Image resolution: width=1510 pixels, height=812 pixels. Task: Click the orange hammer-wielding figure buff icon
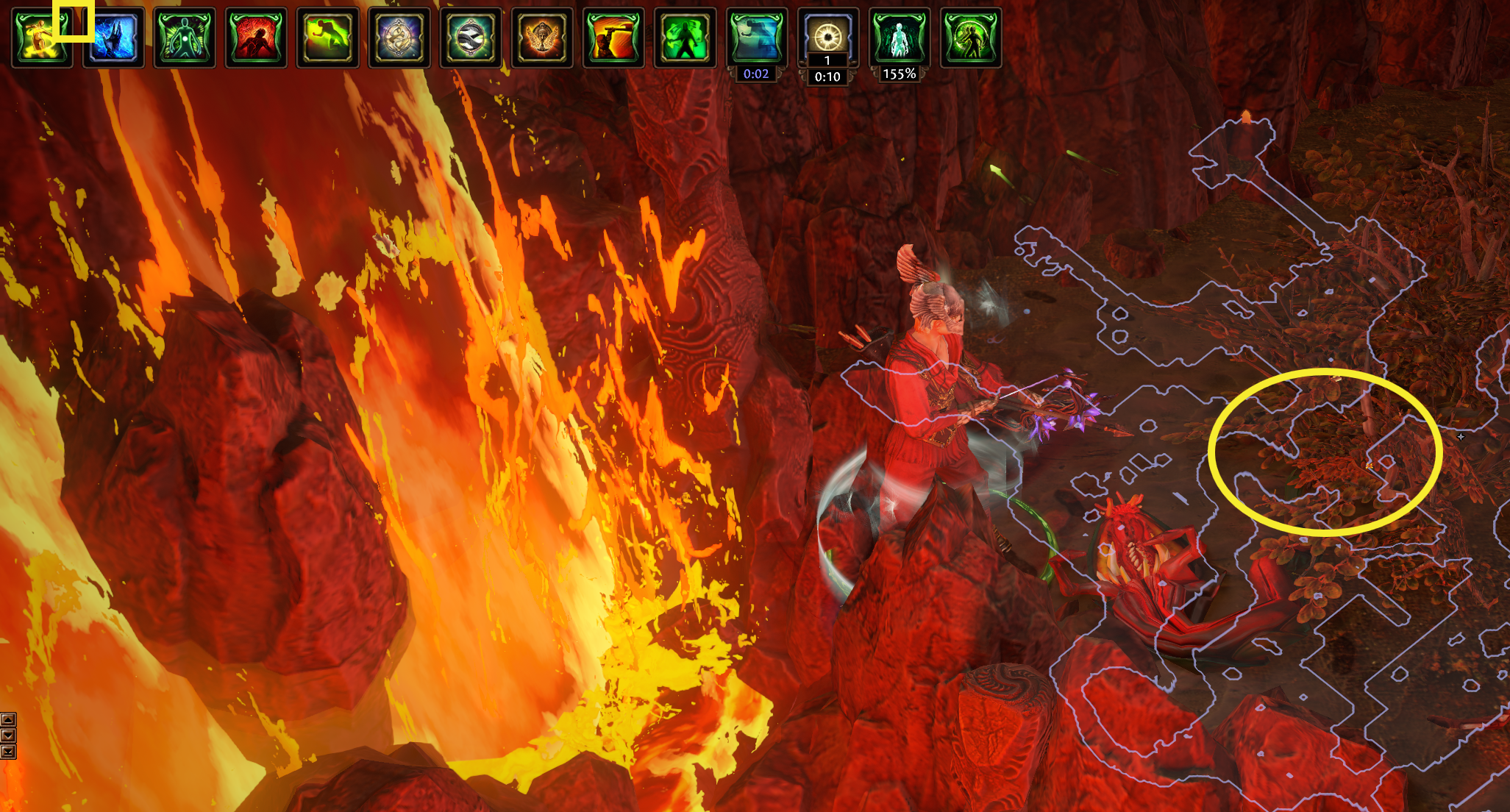(x=613, y=38)
